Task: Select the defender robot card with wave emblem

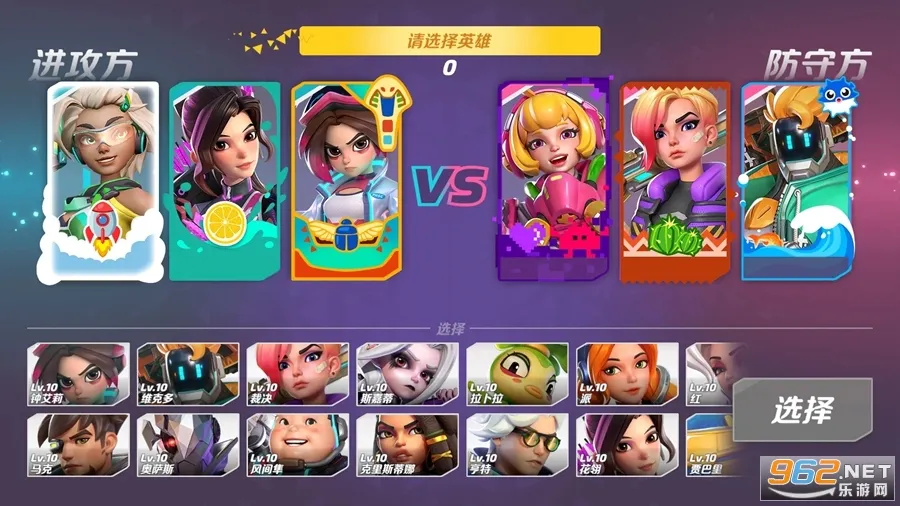Action: pyautogui.click(x=795, y=180)
